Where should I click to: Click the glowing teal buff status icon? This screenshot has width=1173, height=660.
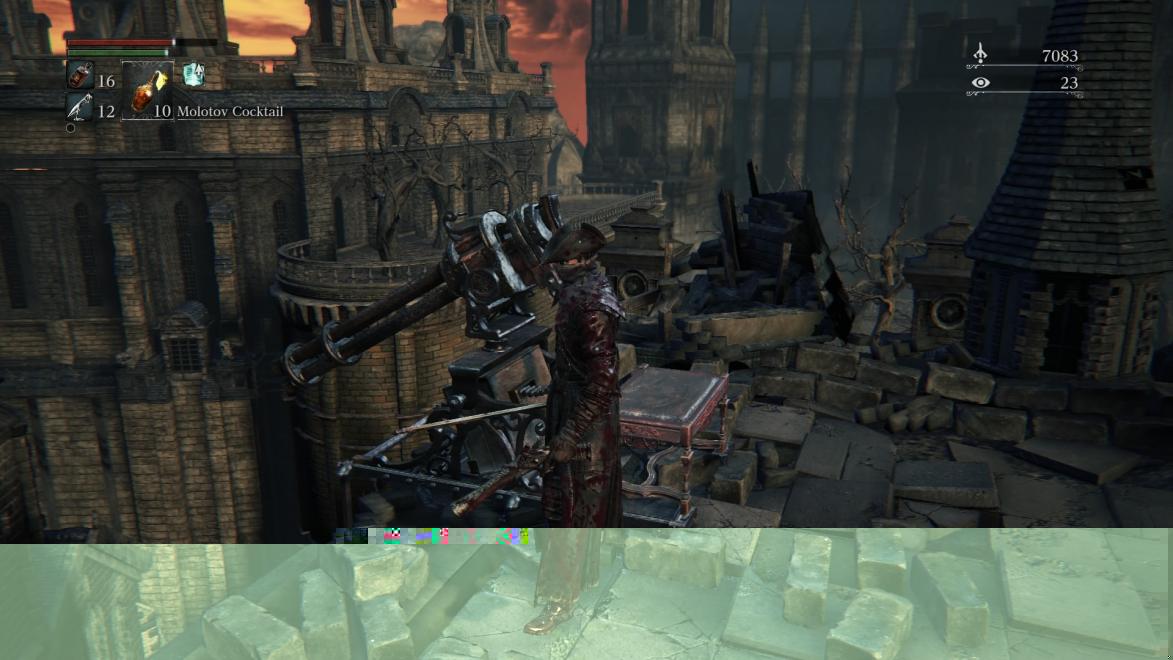click(x=194, y=74)
